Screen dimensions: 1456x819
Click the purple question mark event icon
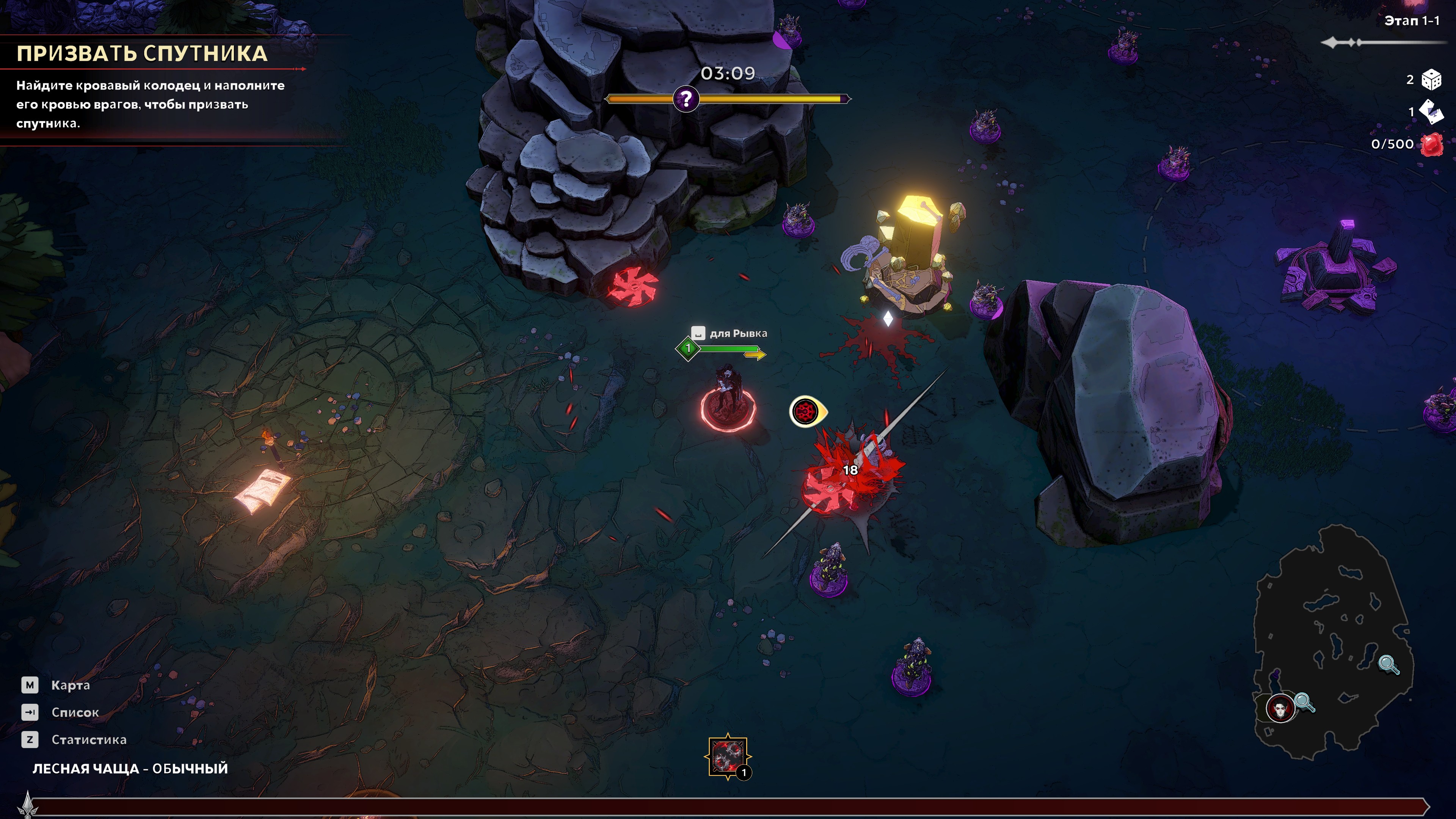pos(686,99)
